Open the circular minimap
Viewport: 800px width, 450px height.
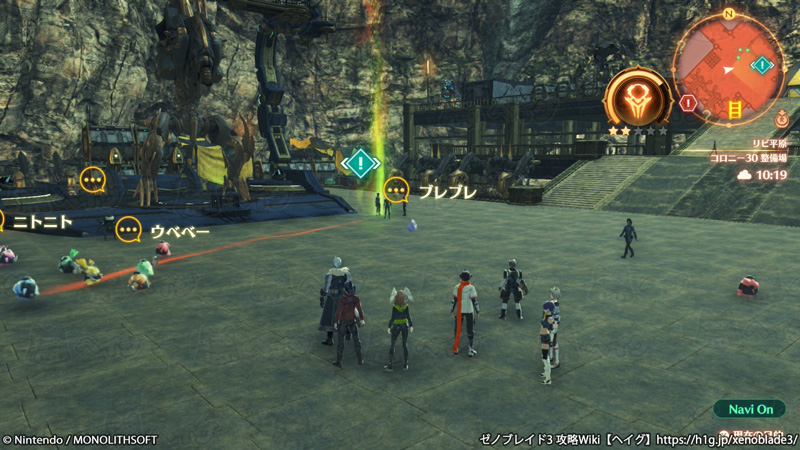728,68
